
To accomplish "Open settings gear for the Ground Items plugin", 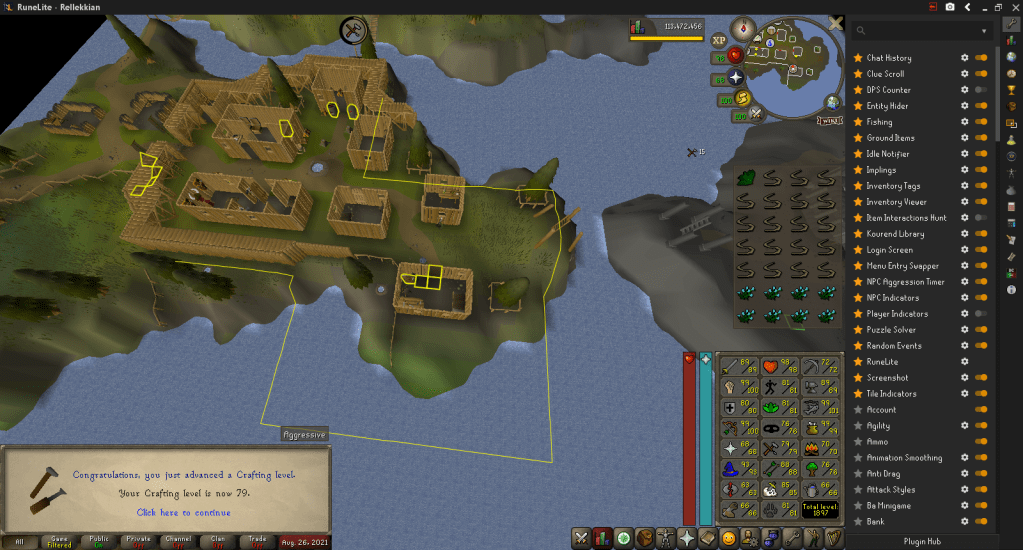I will point(964,138).
